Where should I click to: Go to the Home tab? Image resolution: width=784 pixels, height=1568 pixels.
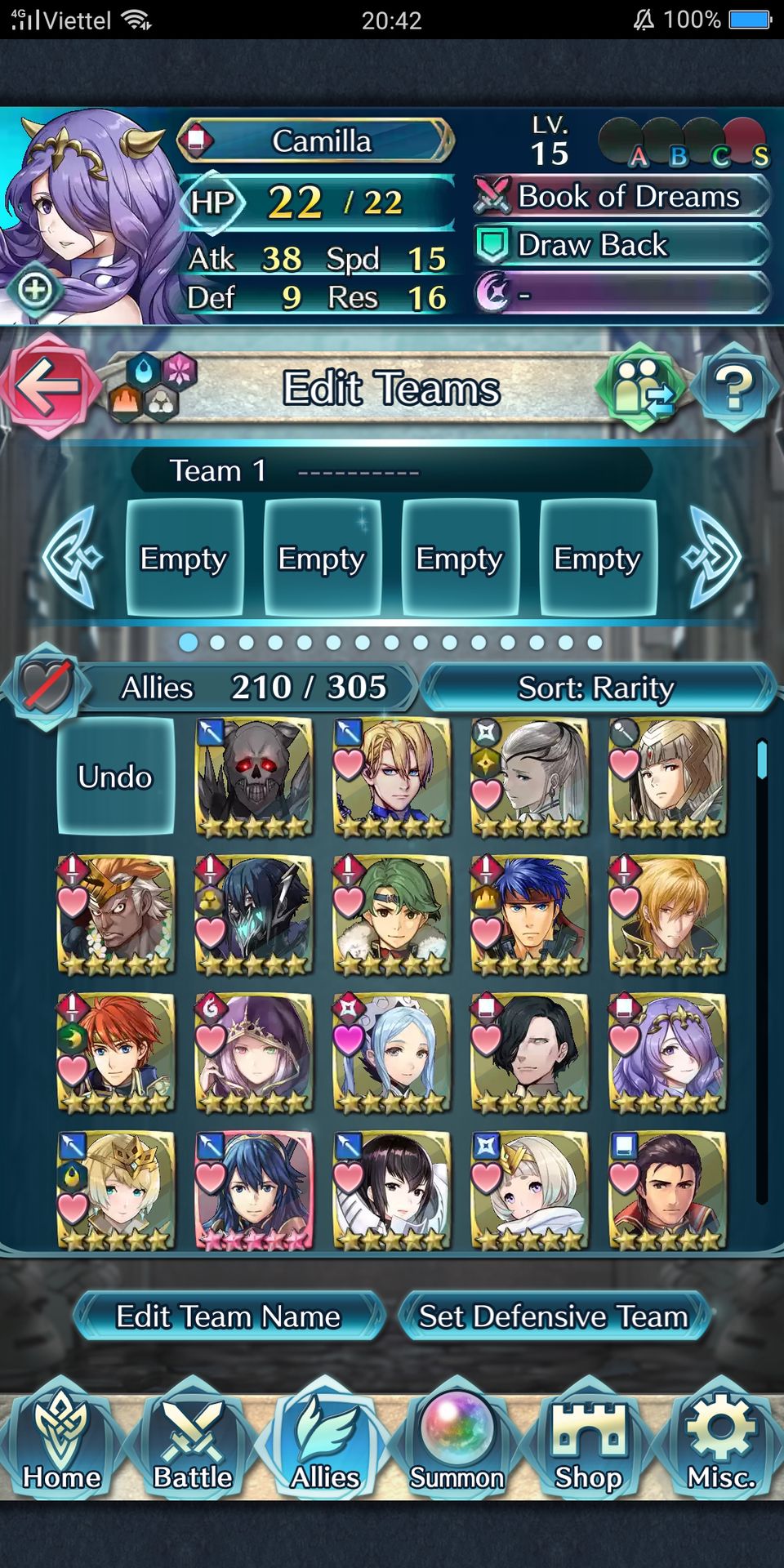(x=62, y=1442)
